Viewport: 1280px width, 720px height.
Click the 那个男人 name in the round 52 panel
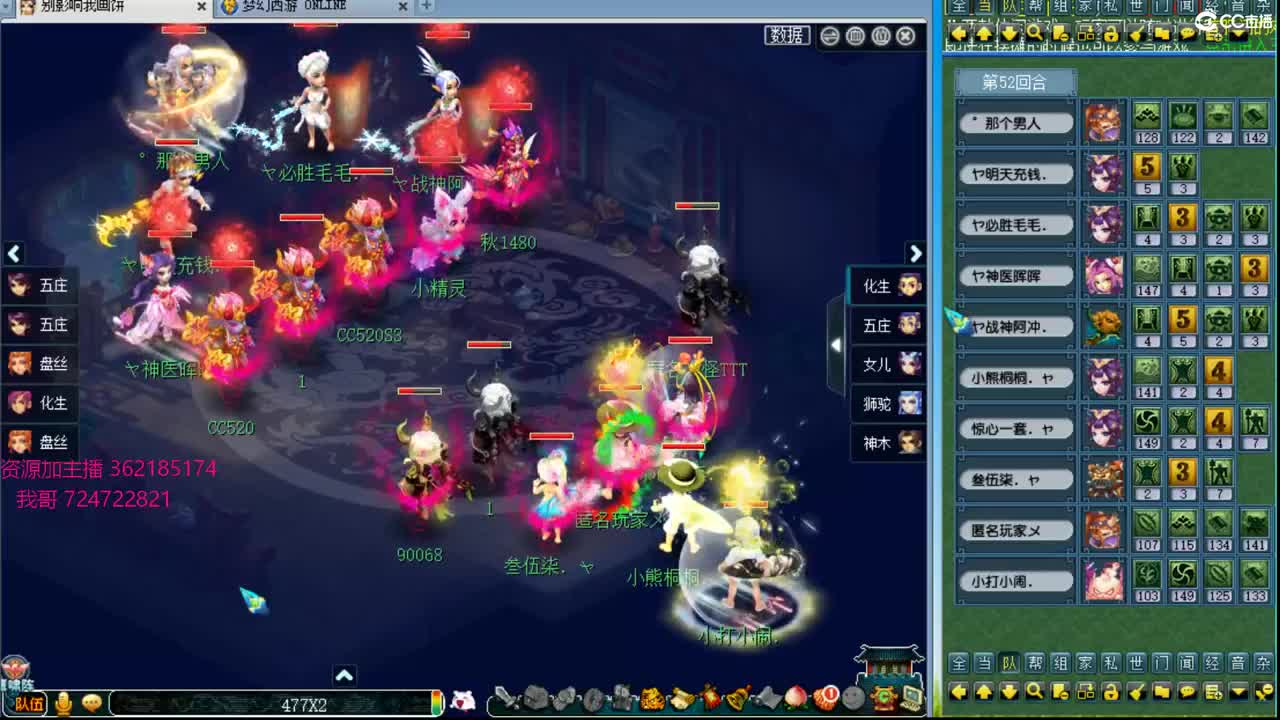(x=1016, y=121)
